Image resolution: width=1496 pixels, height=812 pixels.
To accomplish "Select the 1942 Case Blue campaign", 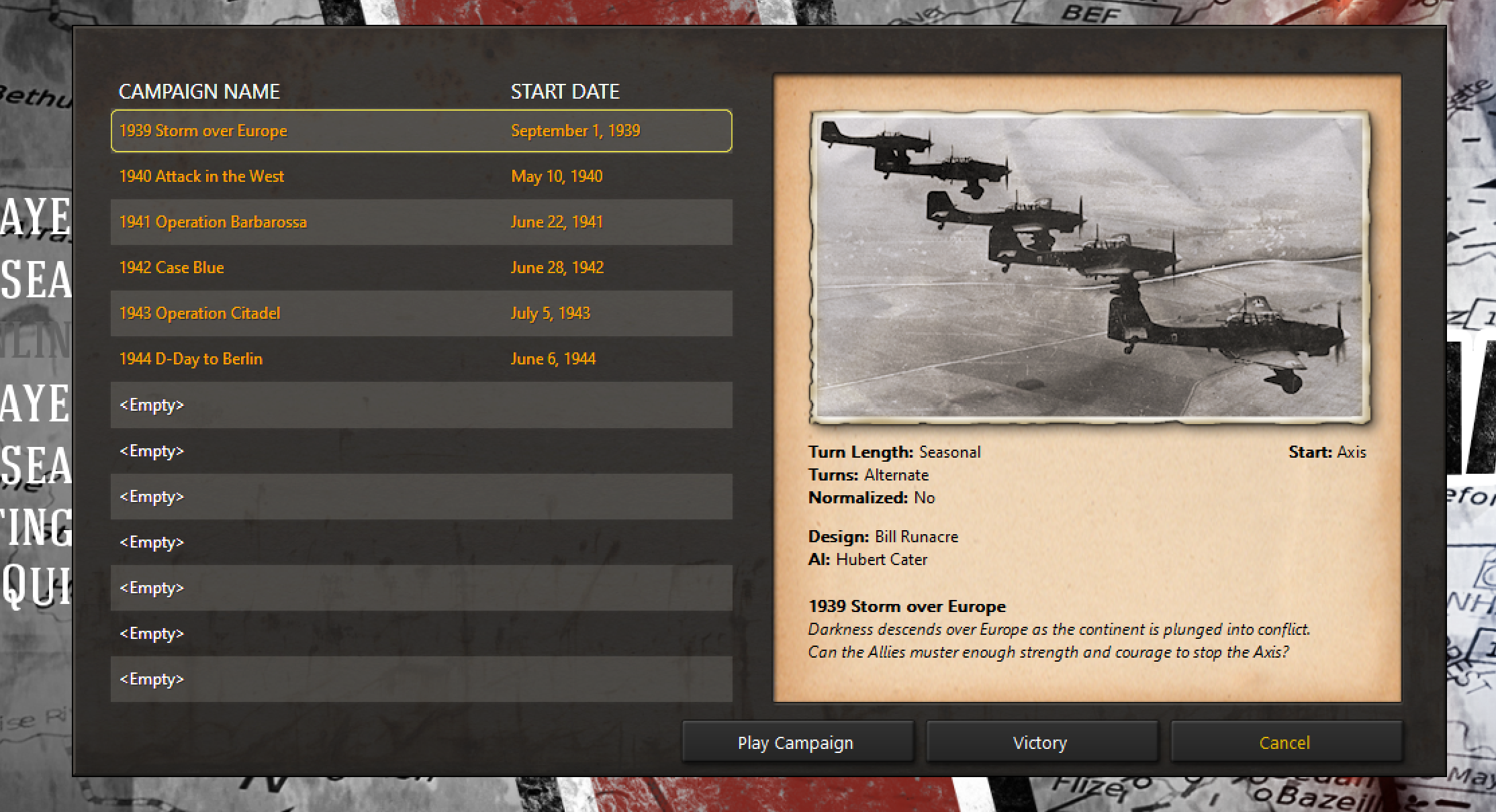I will (171, 267).
